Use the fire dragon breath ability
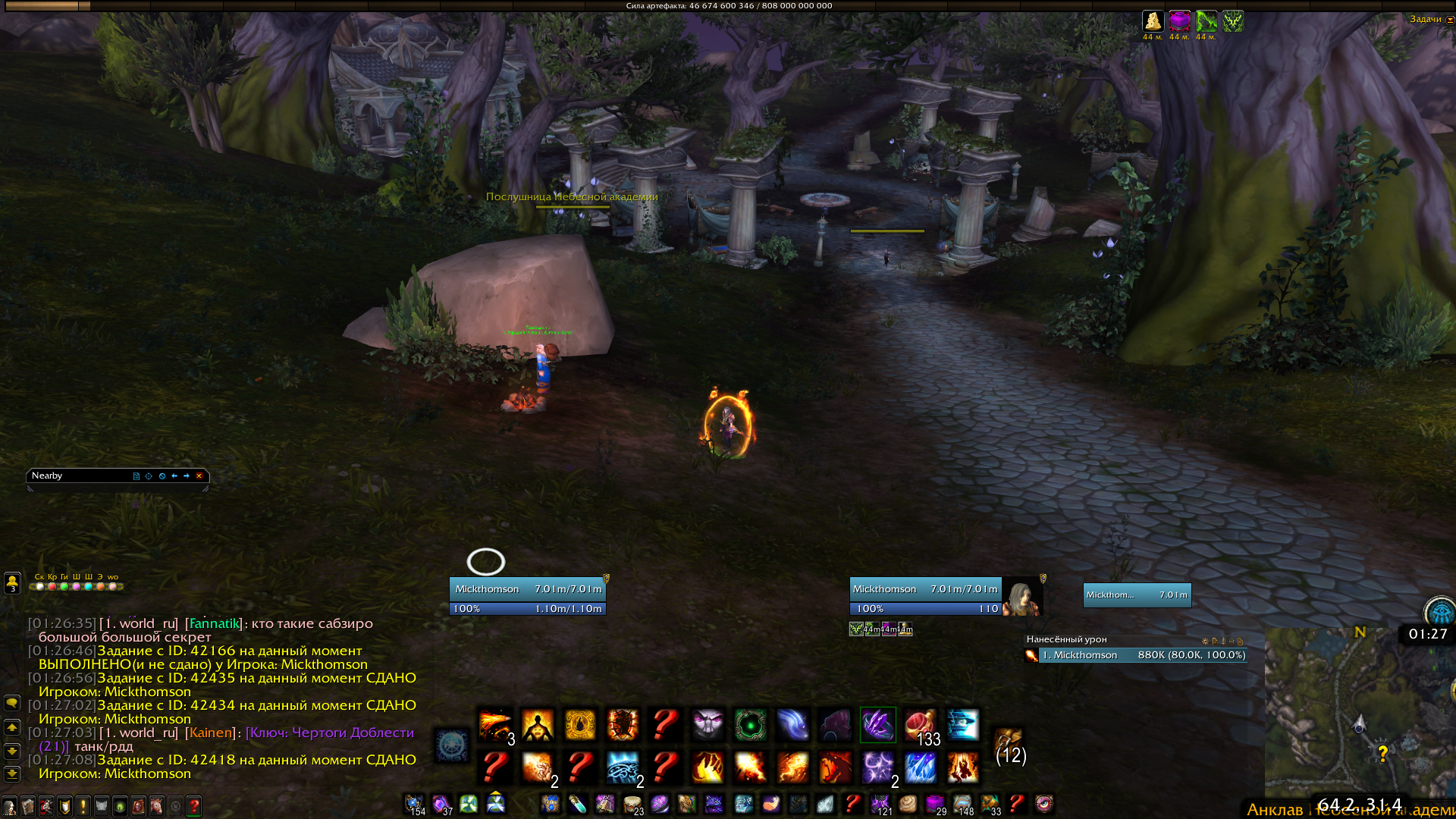Screen dimensions: 1456x819 tap(835, 767)
